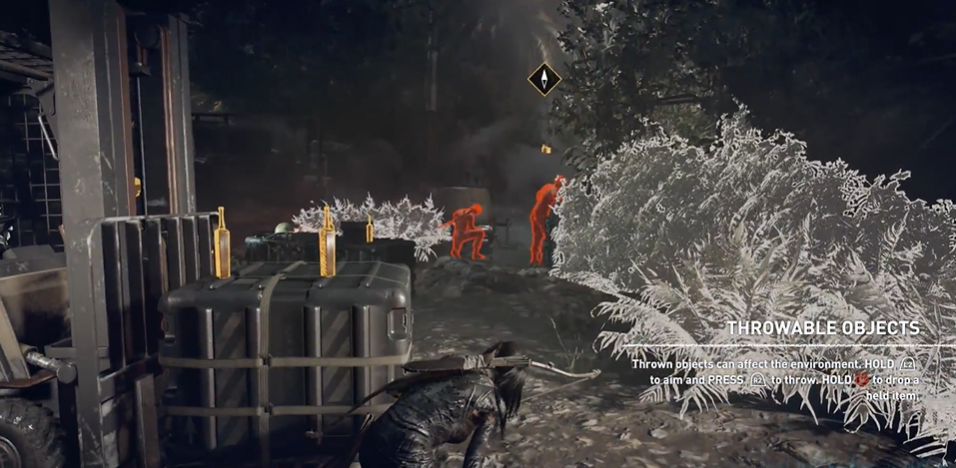Click the diamond objective waypoint marker
The height and width of the screenshot is (468, 956).
coord(544,79)
